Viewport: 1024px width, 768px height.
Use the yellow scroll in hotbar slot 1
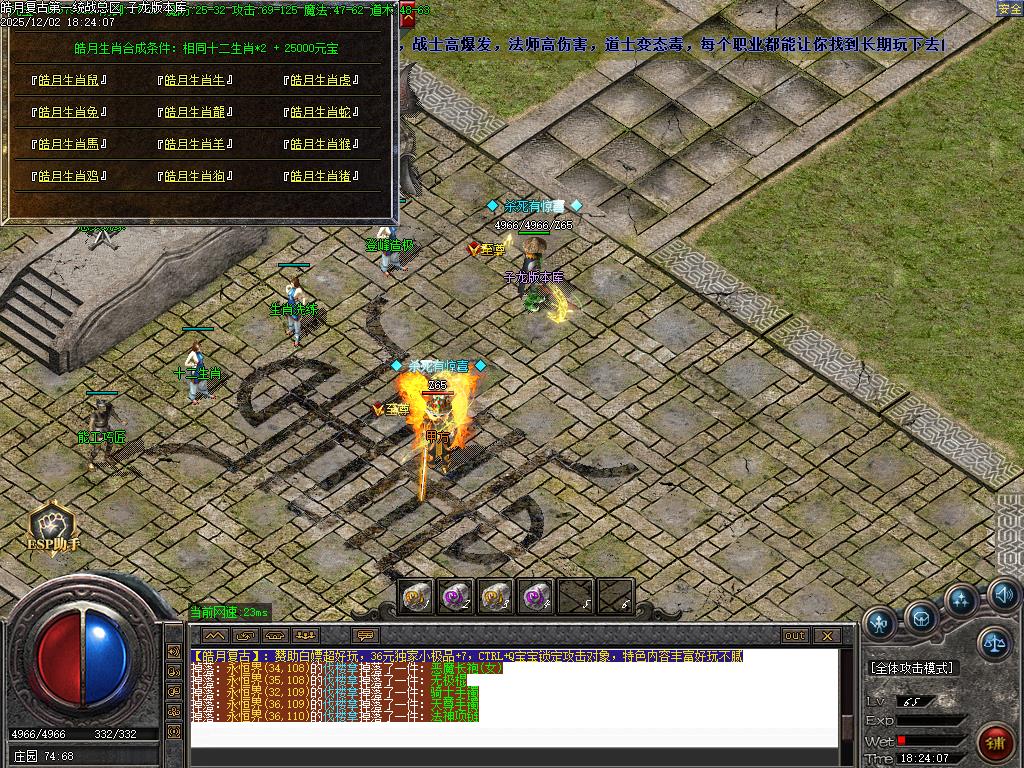pyautogui.click(x=416, y=596)
